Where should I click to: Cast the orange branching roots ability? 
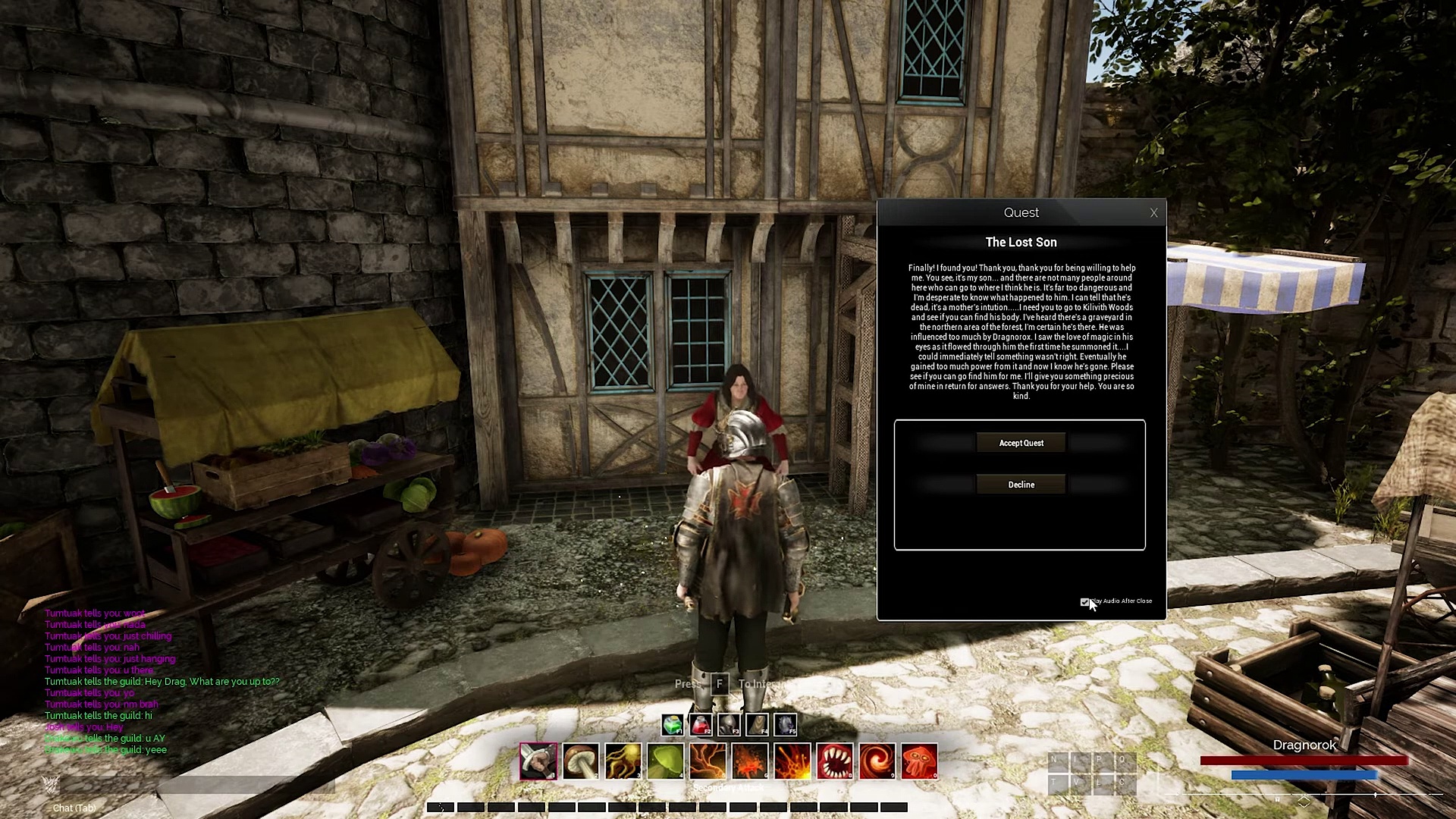(708, 761)
